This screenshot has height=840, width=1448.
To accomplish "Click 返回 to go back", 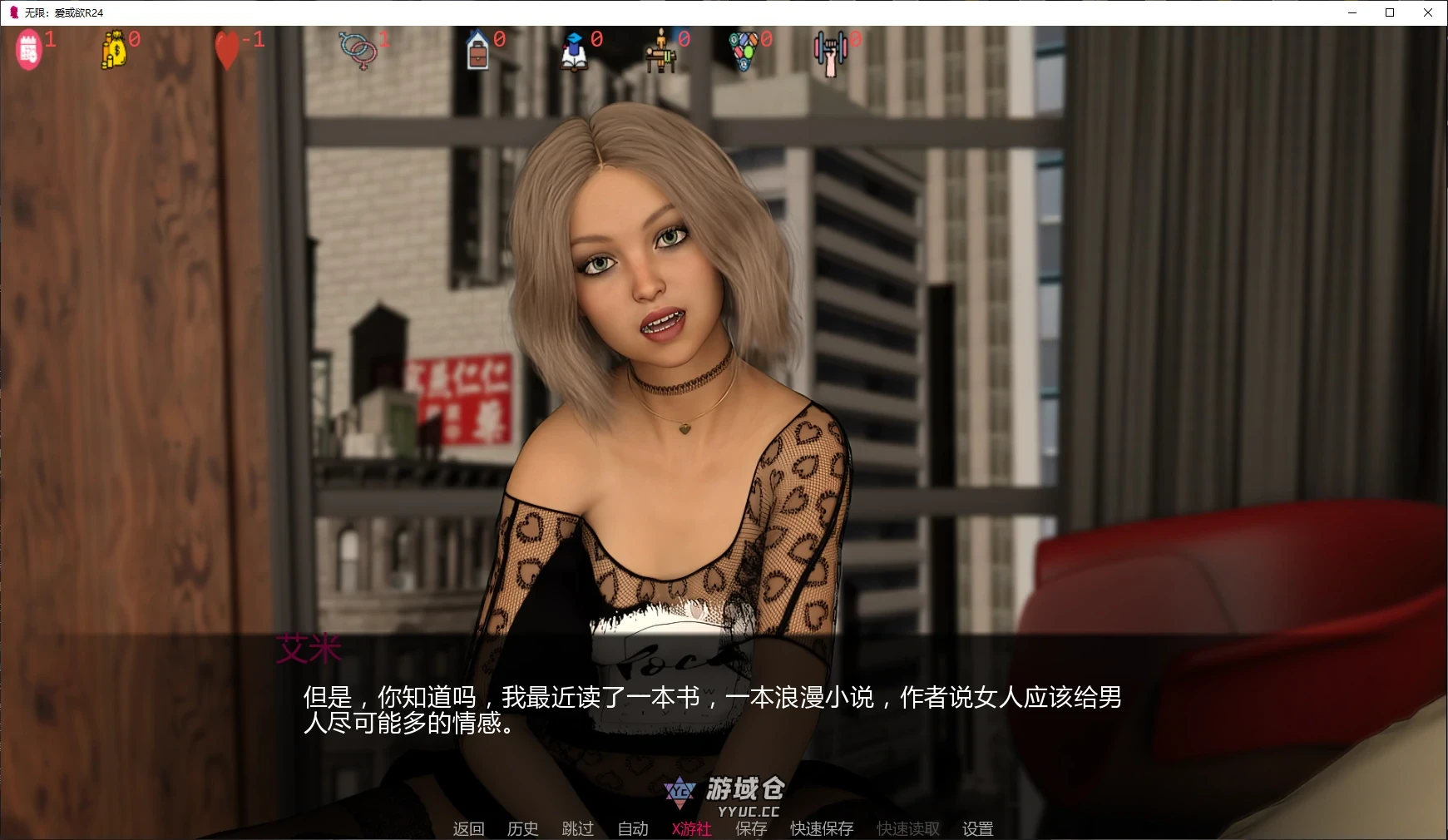I will (x=468, y=828).
